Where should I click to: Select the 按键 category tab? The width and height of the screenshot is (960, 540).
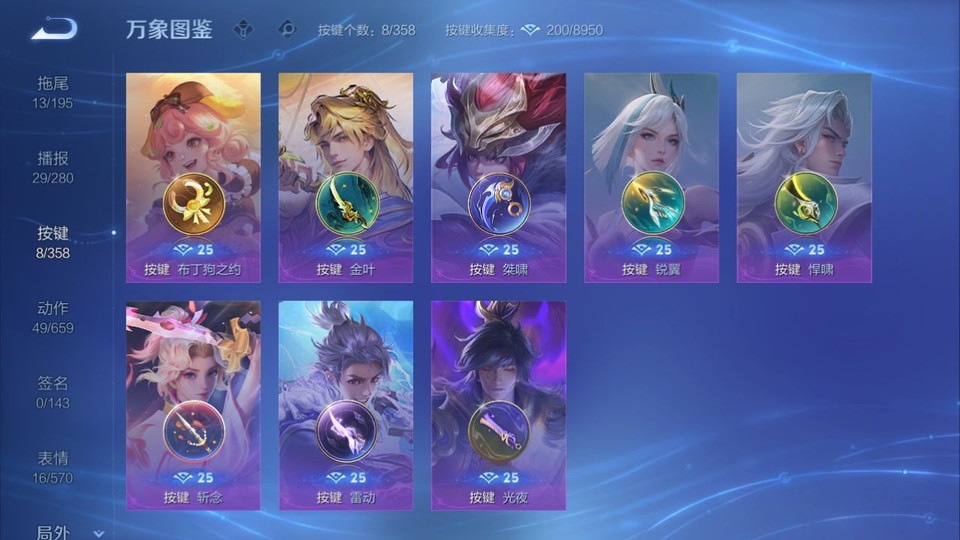[54, 242]
